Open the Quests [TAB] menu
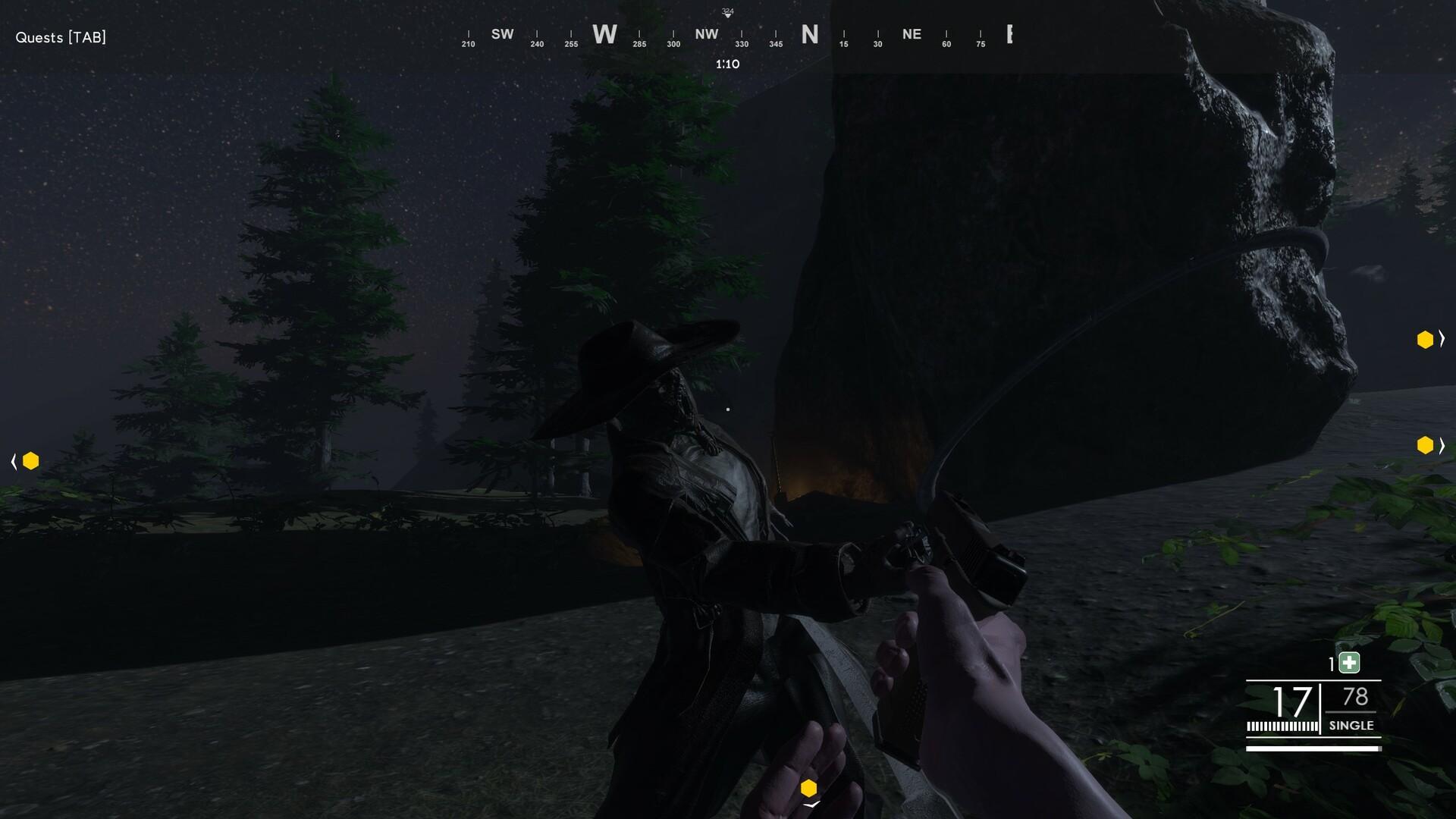Screen dimensions: 1456x819 (x=60, y=36)
